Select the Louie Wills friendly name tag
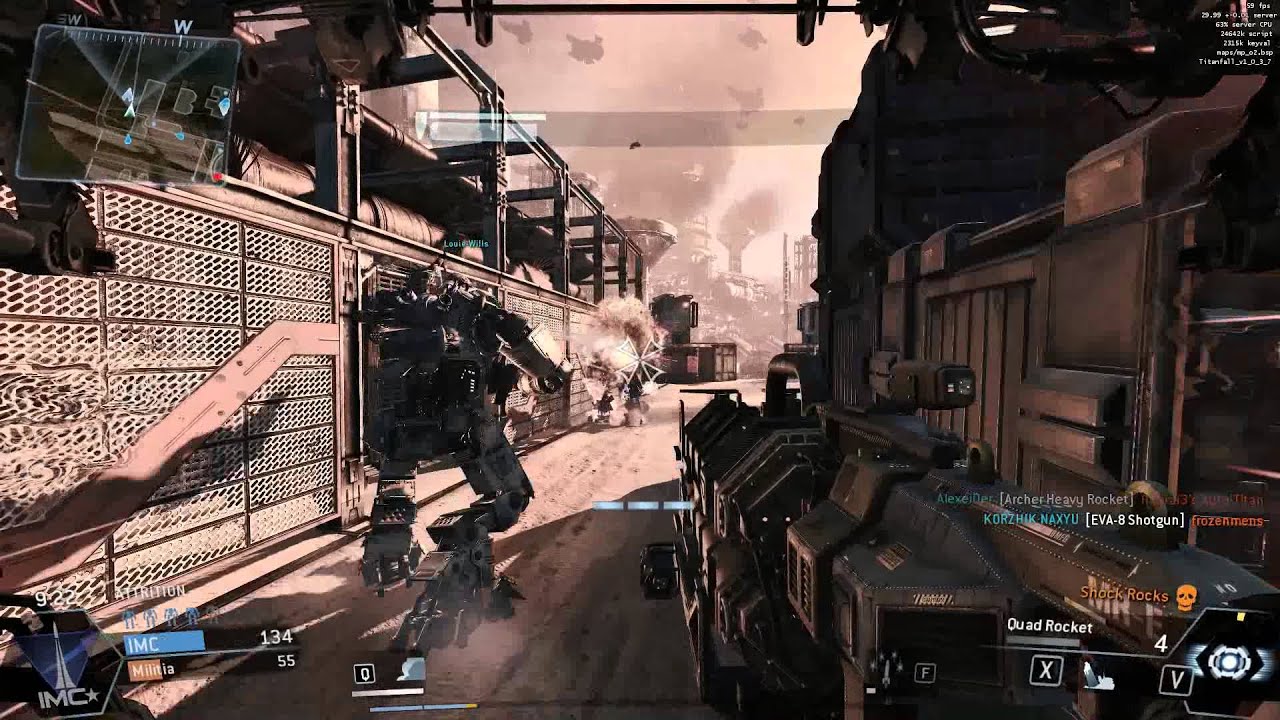 465,243
